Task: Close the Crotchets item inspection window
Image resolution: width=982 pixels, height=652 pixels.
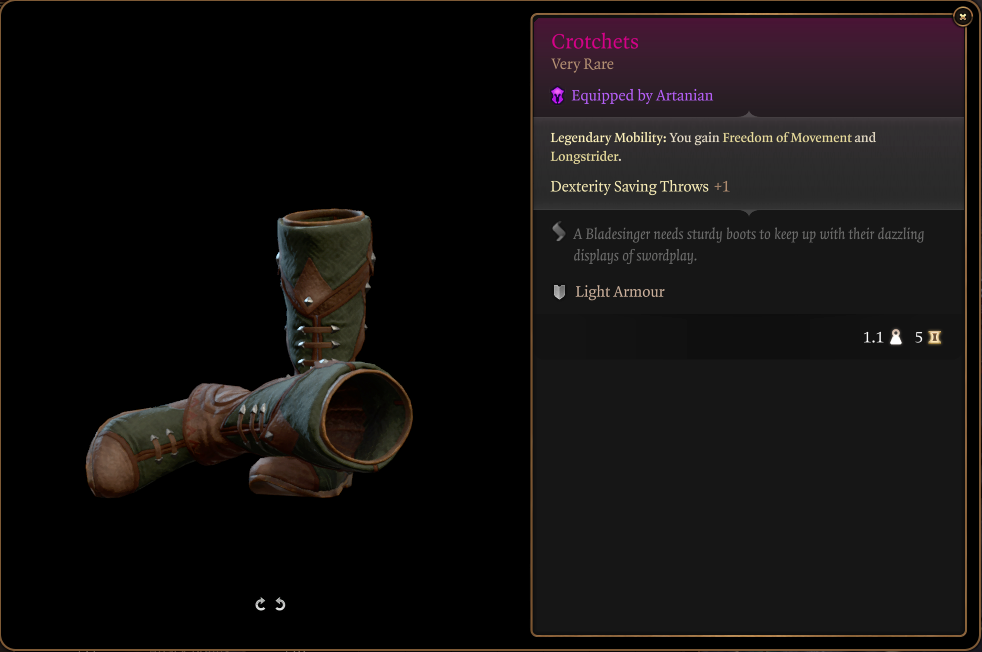Action: pos(962,16)
